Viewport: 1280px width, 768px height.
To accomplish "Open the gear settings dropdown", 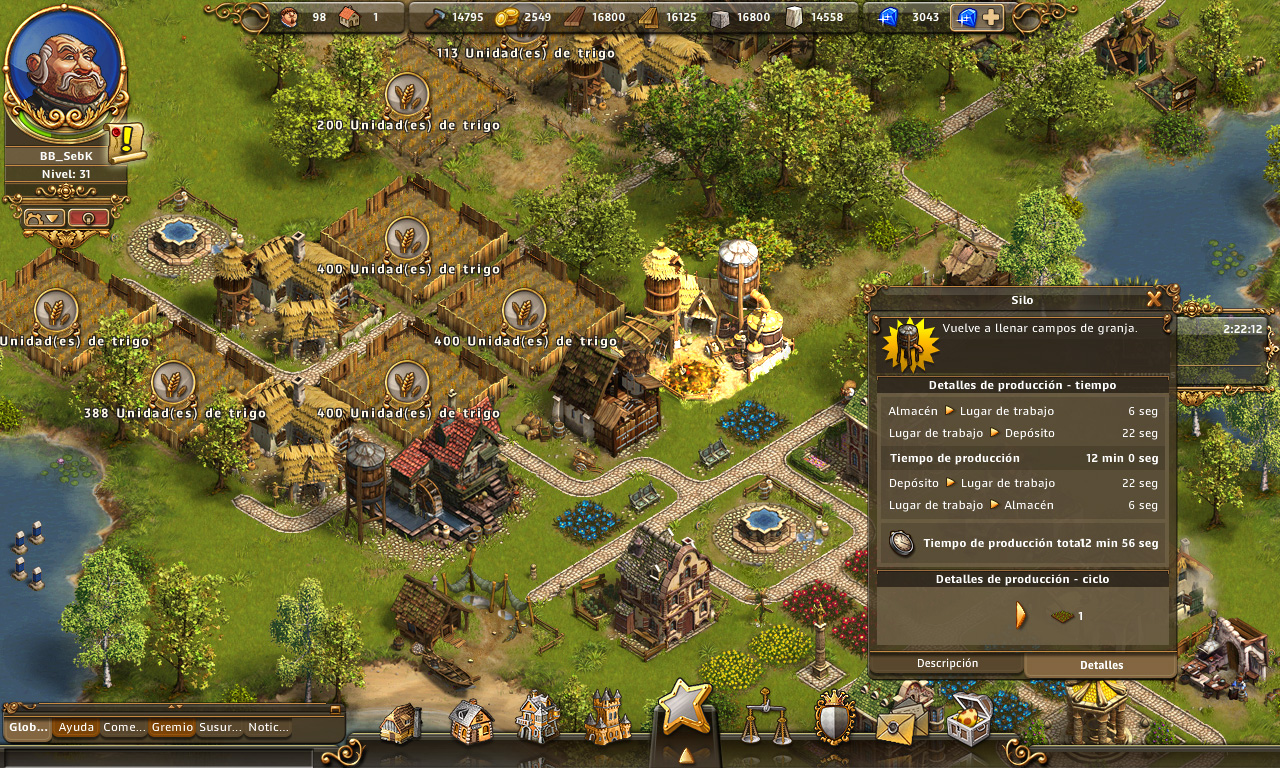I will point(45,217).
